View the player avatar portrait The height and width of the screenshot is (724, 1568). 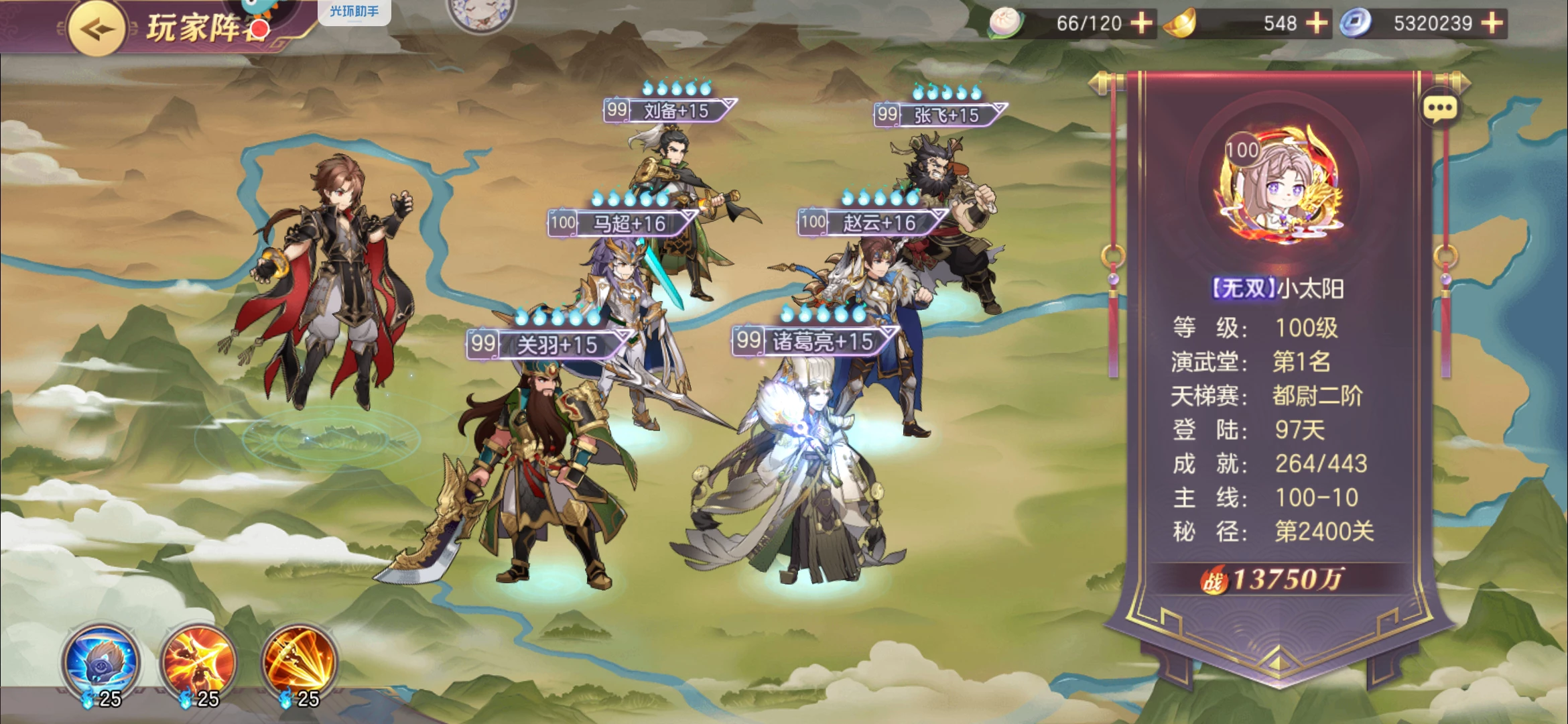(x=1279, y=184)
